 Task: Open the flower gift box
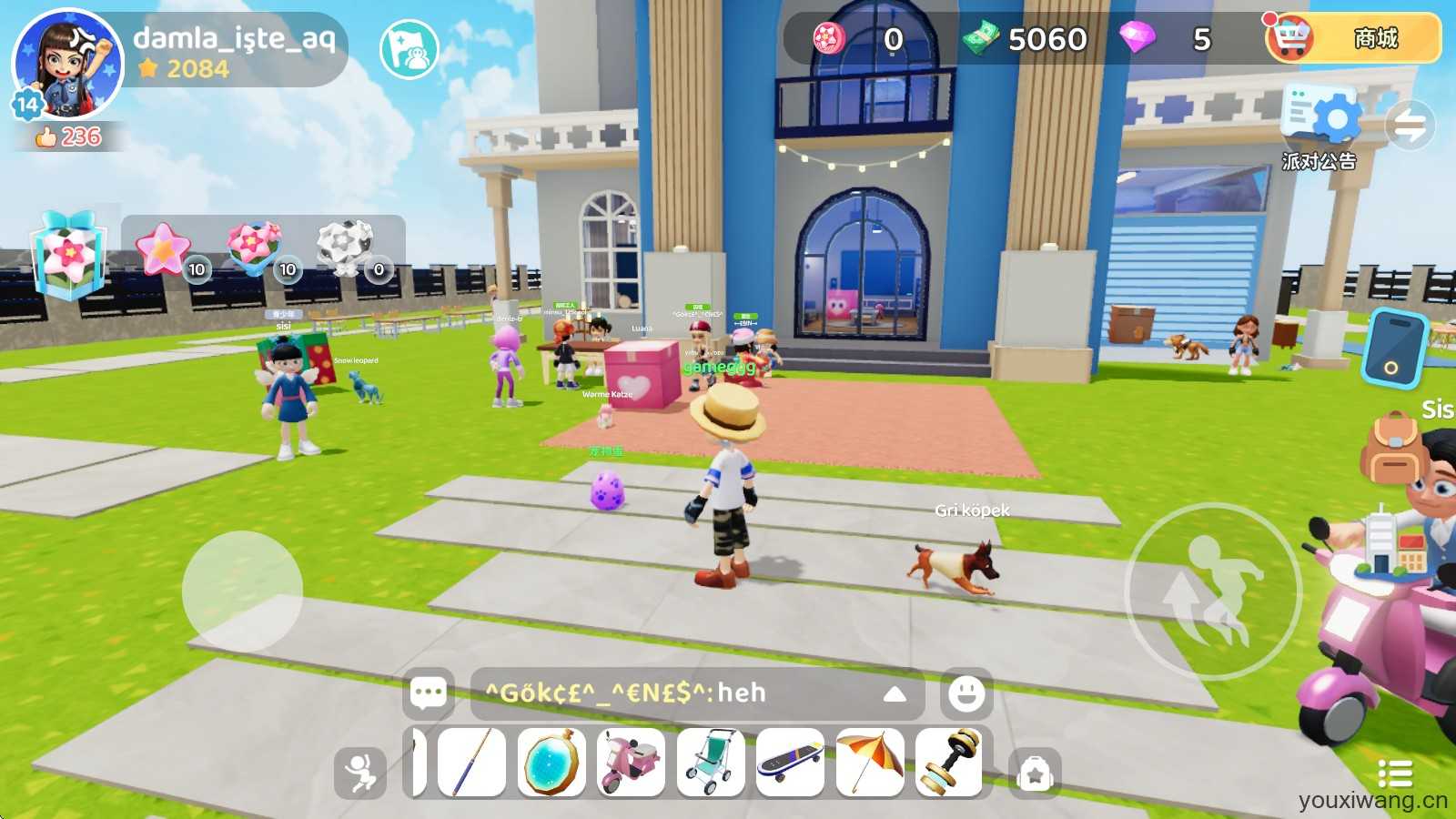69,256
